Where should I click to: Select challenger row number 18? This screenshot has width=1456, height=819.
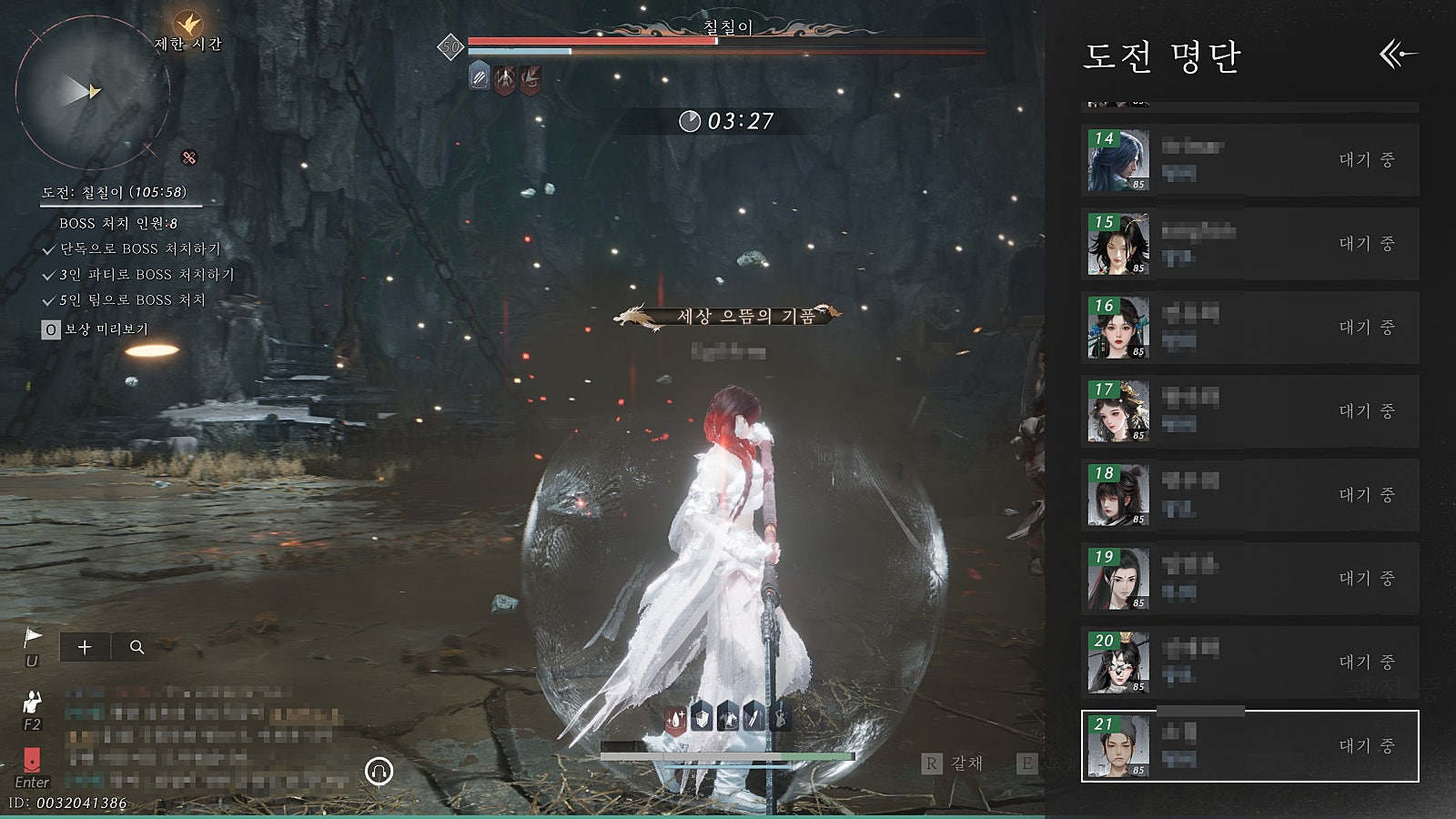[1249, 495]
